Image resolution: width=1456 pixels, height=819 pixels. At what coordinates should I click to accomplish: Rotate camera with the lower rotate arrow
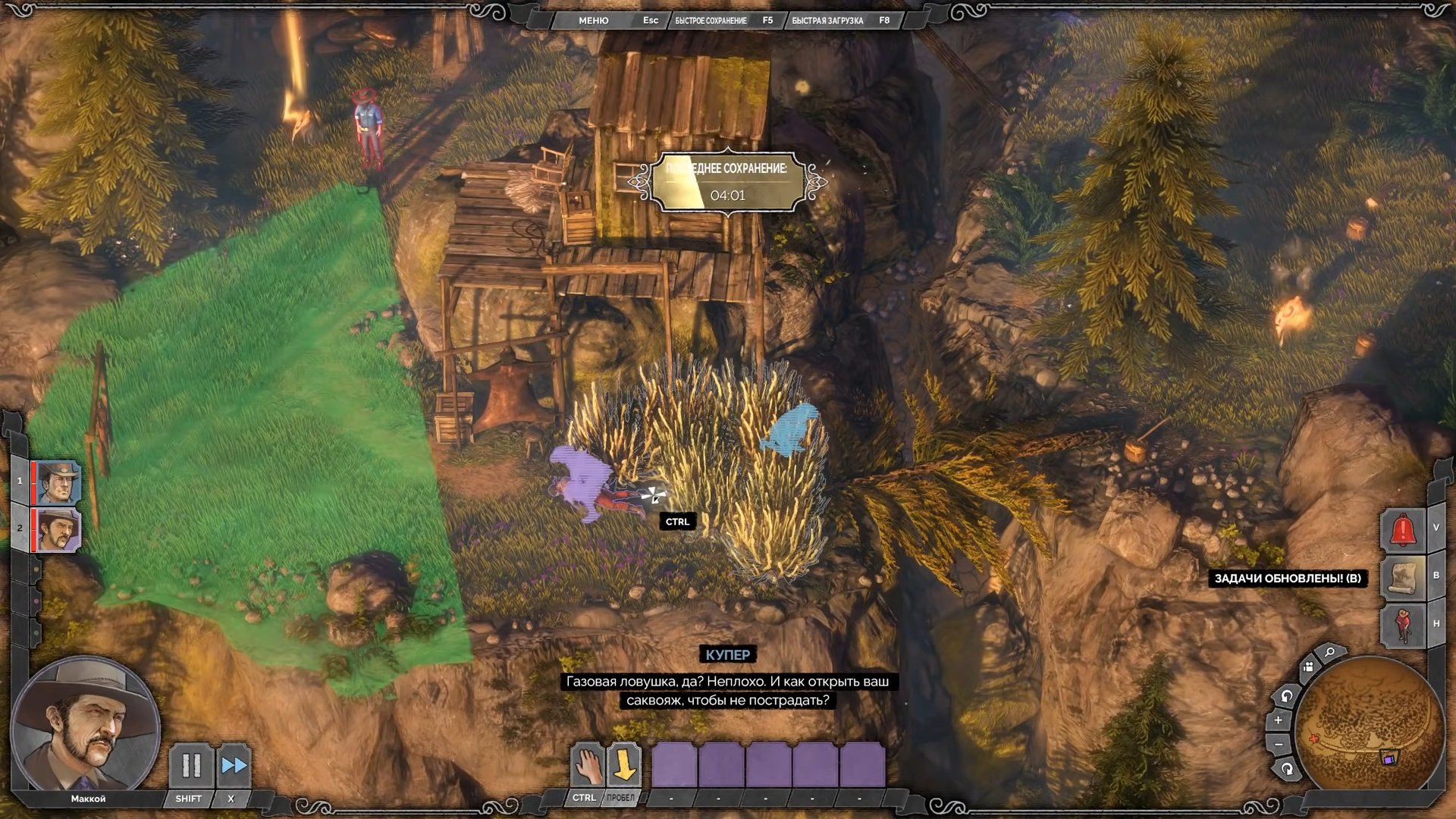tap(1287, 769)
